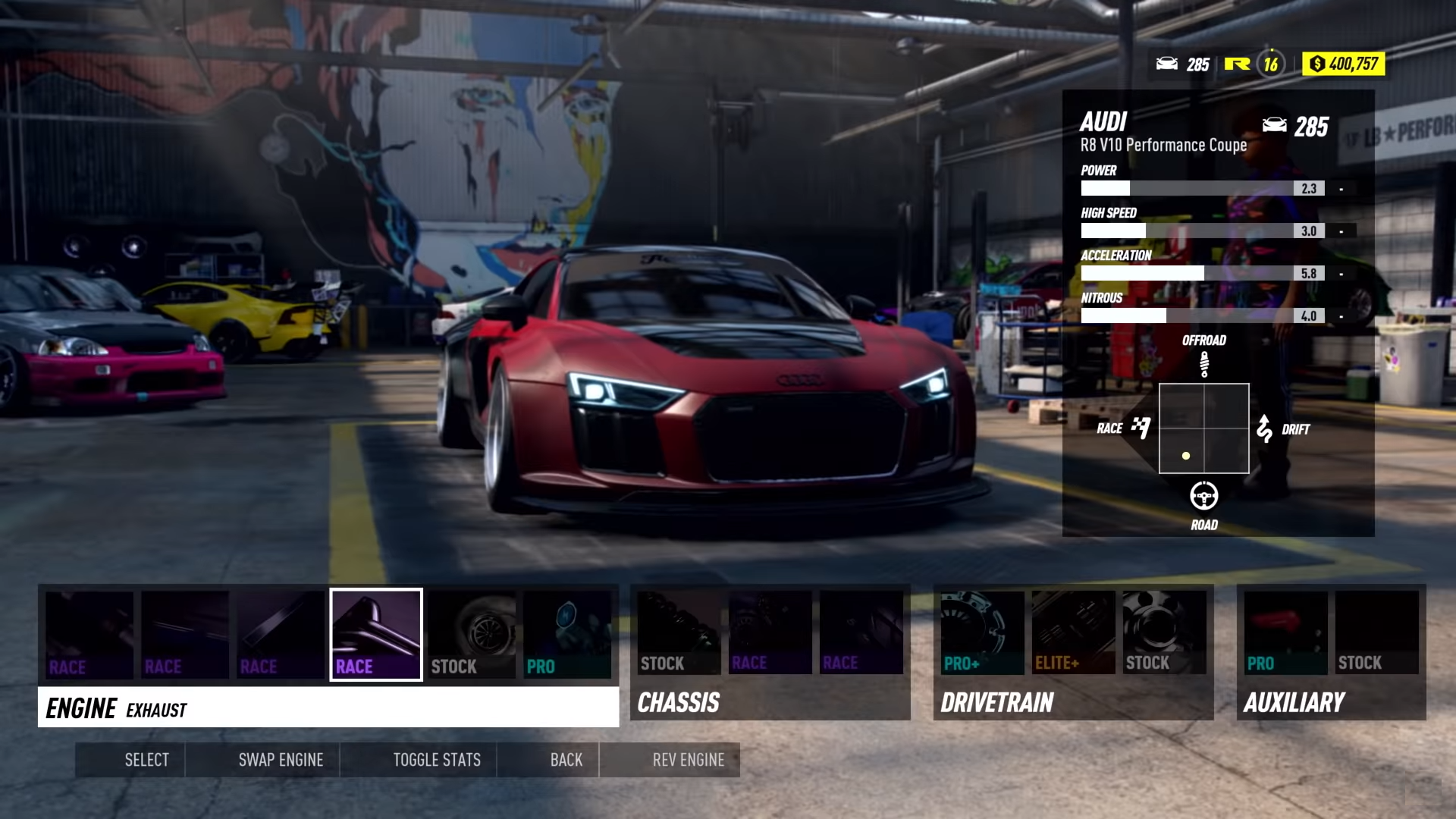Image resolution: width=1456 pixels, height=819 pixels.
Task: Activate Rev Engine
Action: coord(689,760)
